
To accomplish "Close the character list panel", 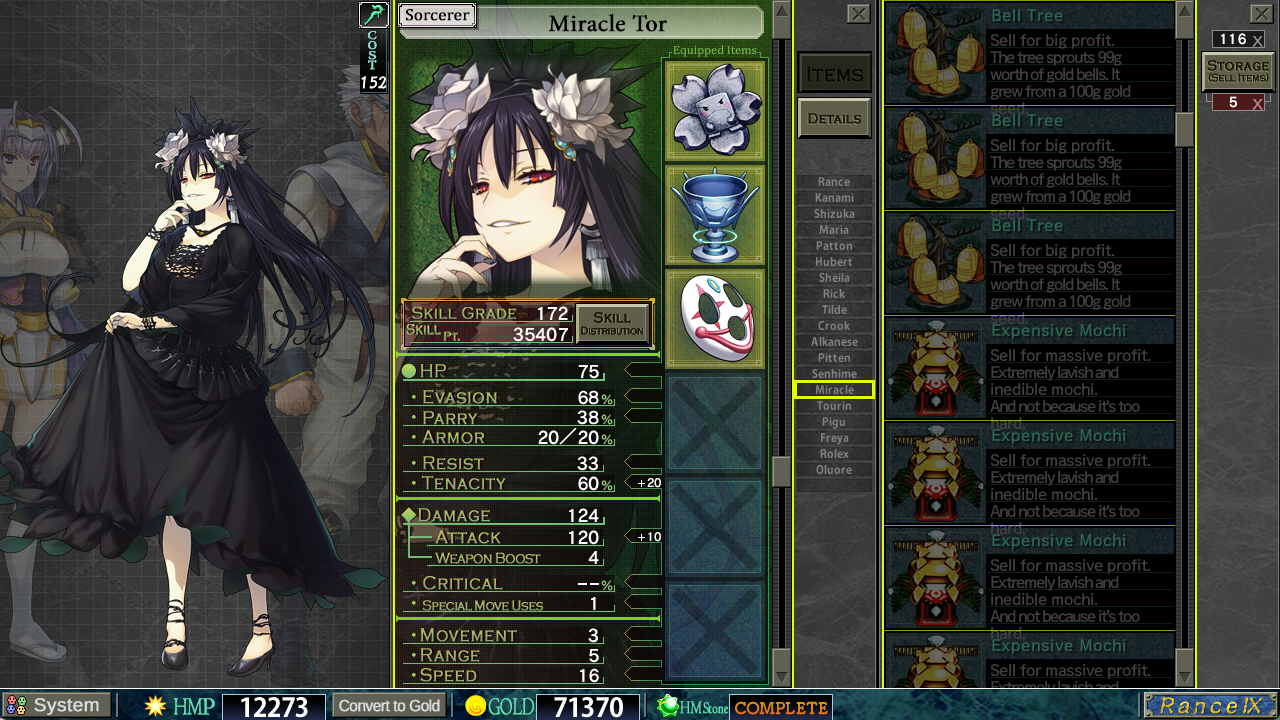I will point(858,13).
